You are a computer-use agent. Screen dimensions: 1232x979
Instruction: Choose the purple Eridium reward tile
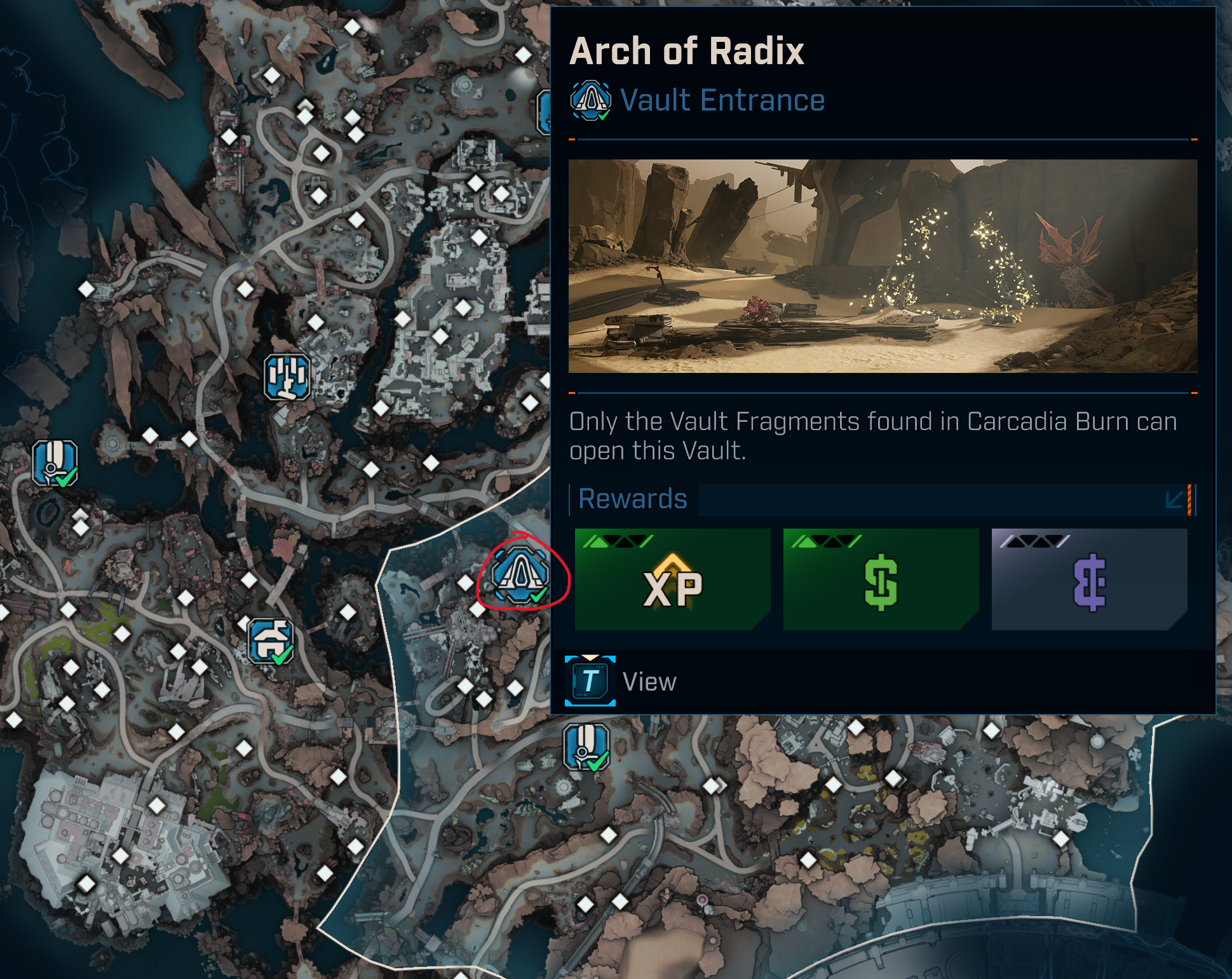pos(1089,579)
